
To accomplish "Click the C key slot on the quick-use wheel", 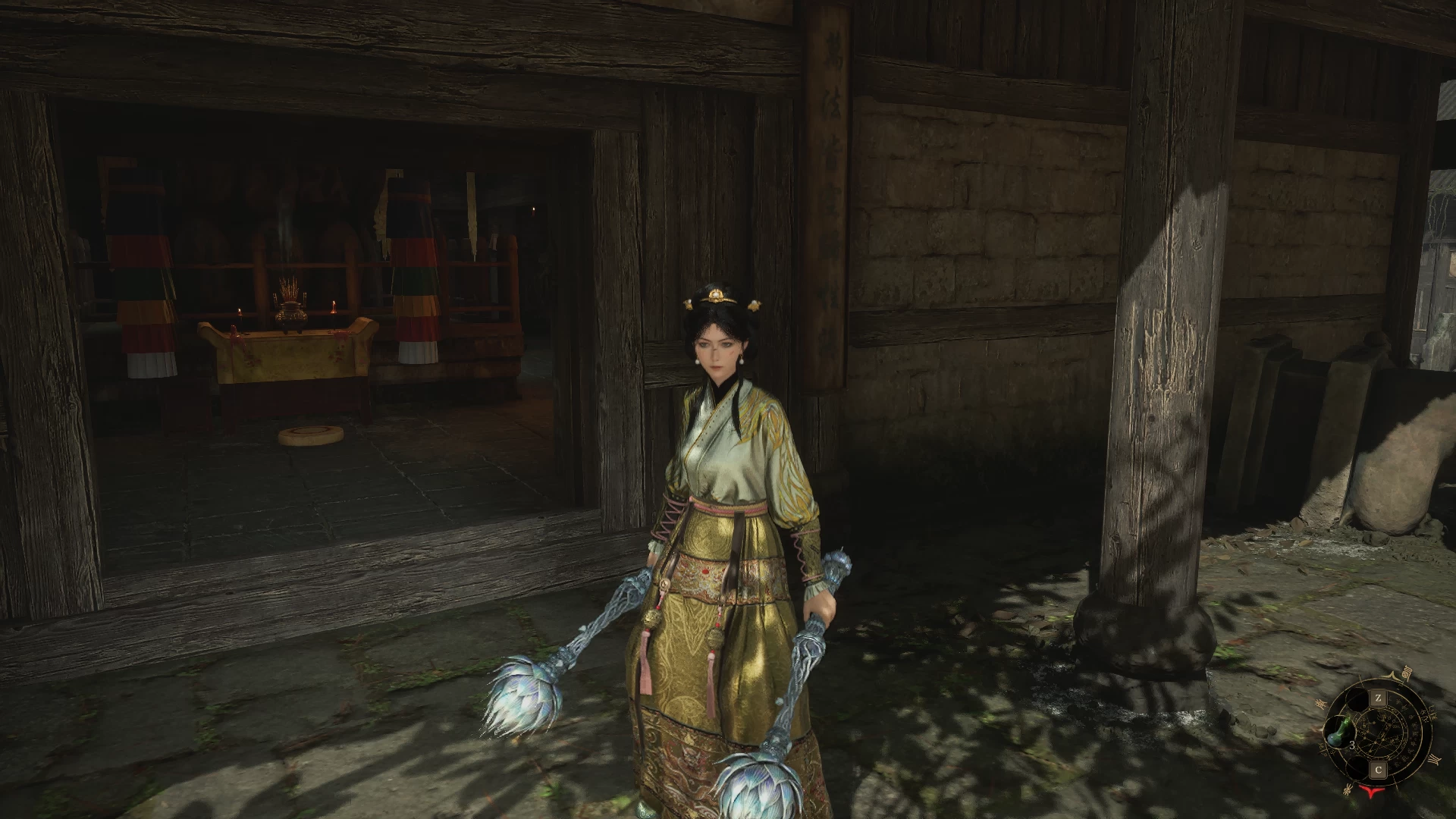I will point(1379,768).
